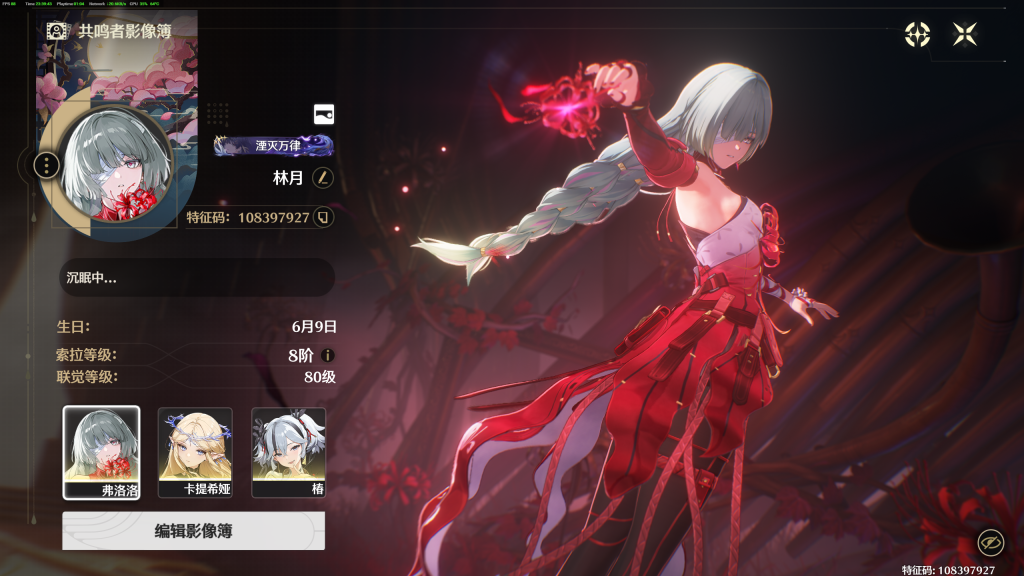Viewport: 1024px width, 576px height.
Task: Edit the 沉眠中 signature text box
Action: [x=195, y=278]
